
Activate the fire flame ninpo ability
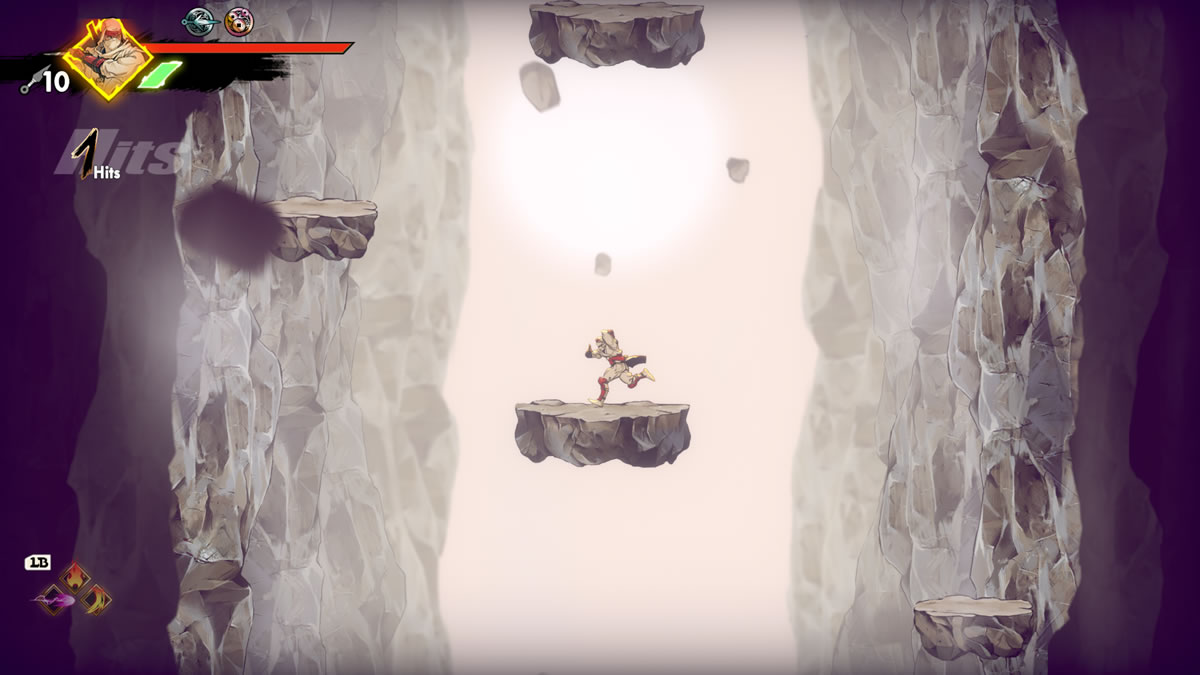pyautogui.click(x=75, y=579)
